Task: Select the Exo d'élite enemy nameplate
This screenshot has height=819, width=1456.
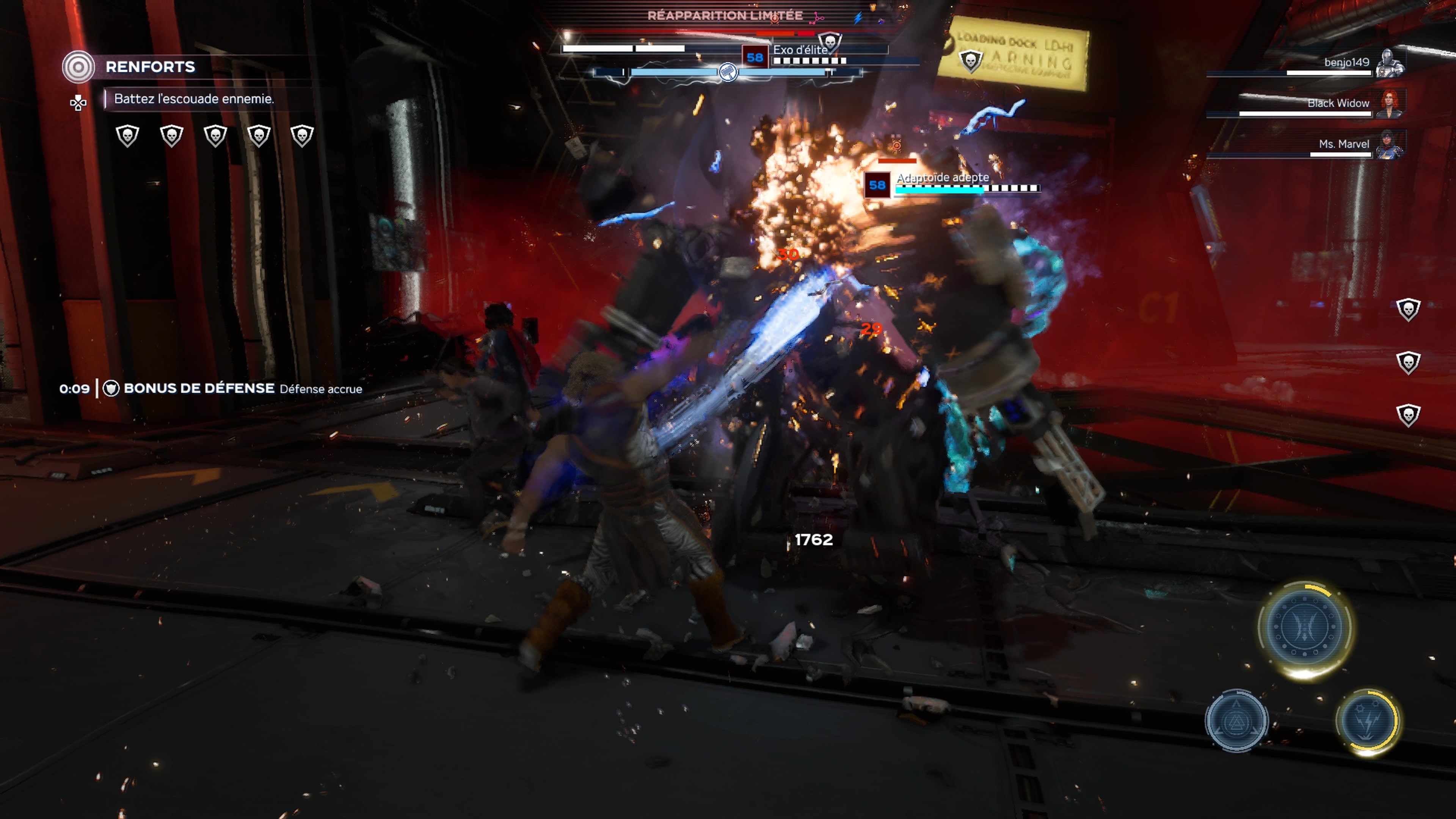Action: point(799,50)
